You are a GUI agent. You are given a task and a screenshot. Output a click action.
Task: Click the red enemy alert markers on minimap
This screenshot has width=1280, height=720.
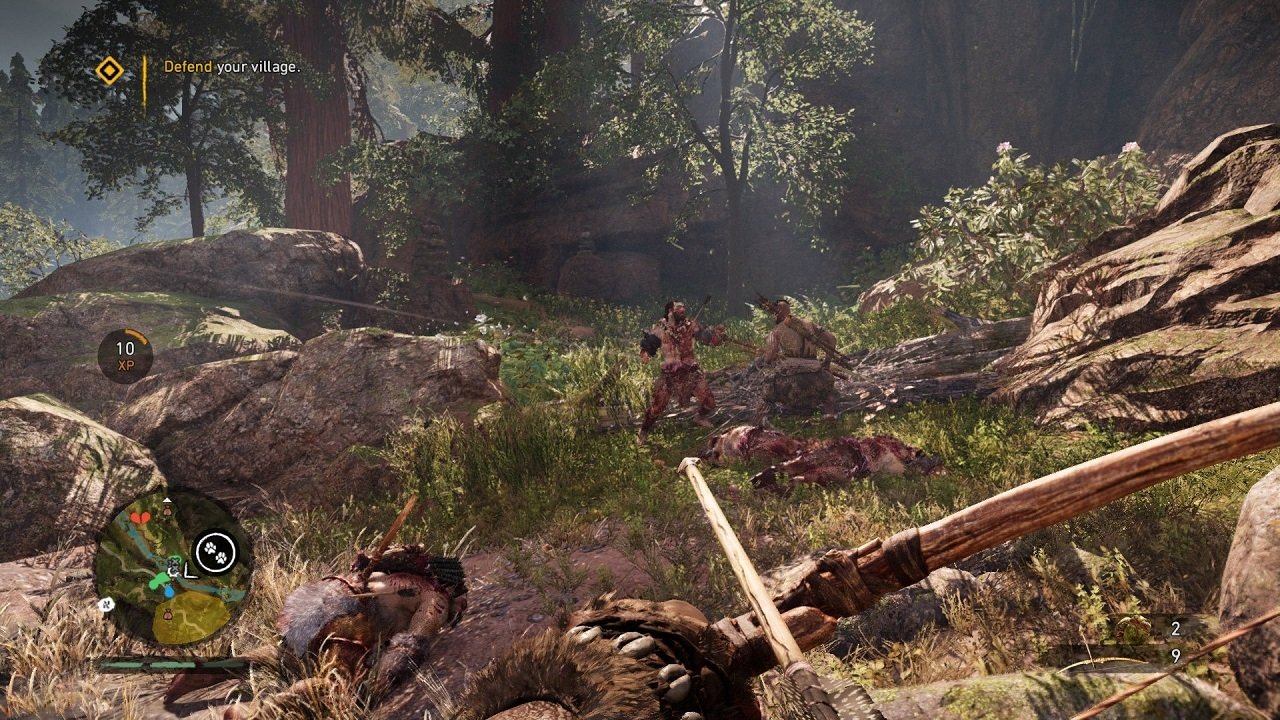[x=140, y=519]
